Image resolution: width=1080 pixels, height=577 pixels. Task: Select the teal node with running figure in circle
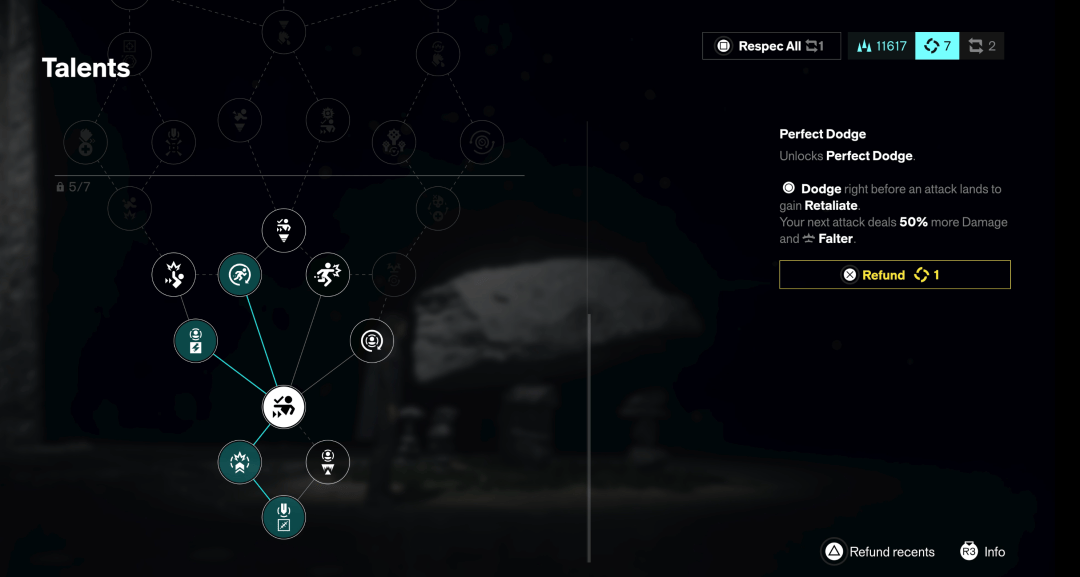[x=240, y=274]
